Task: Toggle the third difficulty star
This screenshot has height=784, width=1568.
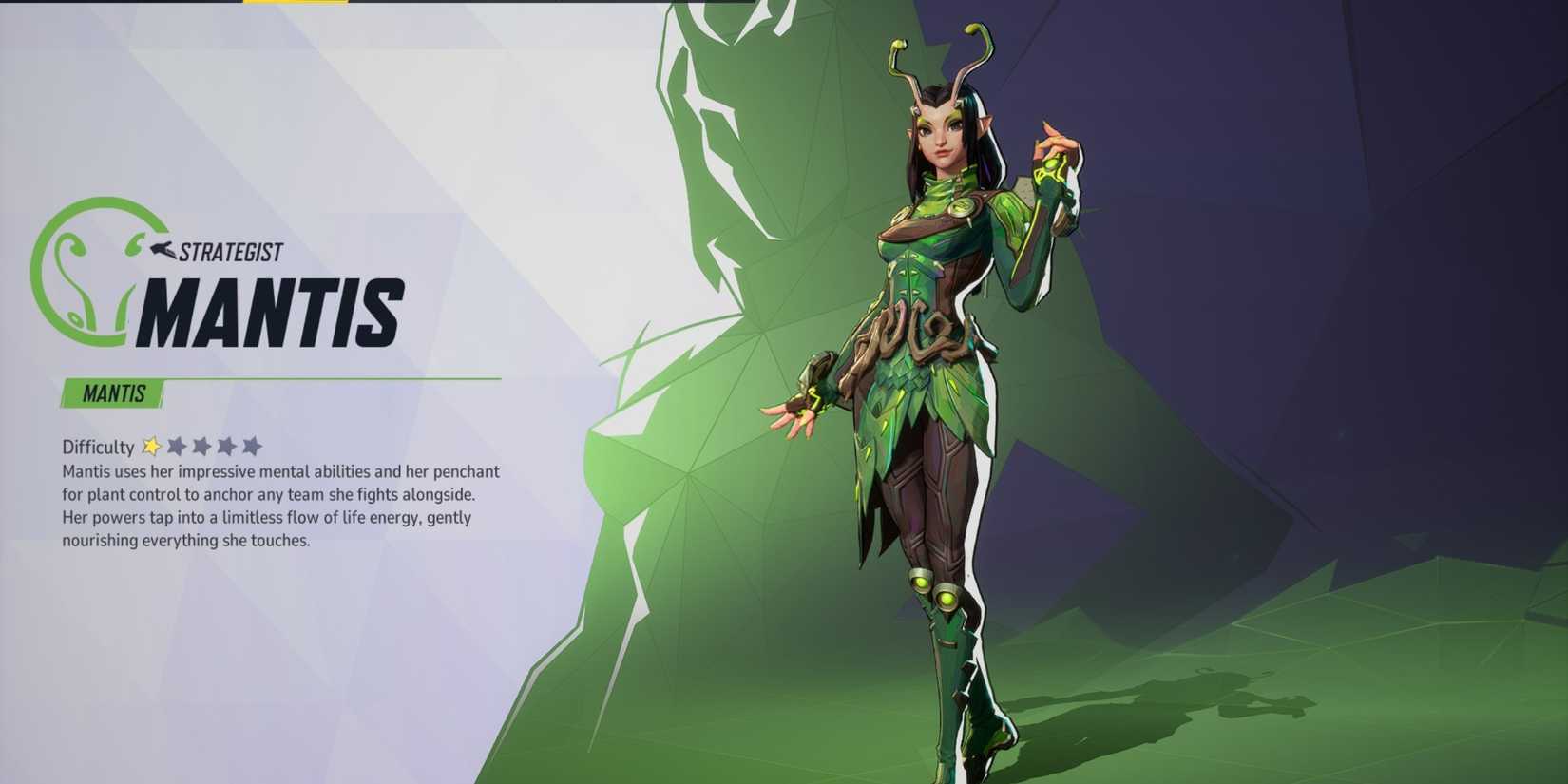Action: pyautogui.click(x=203, y=445)
